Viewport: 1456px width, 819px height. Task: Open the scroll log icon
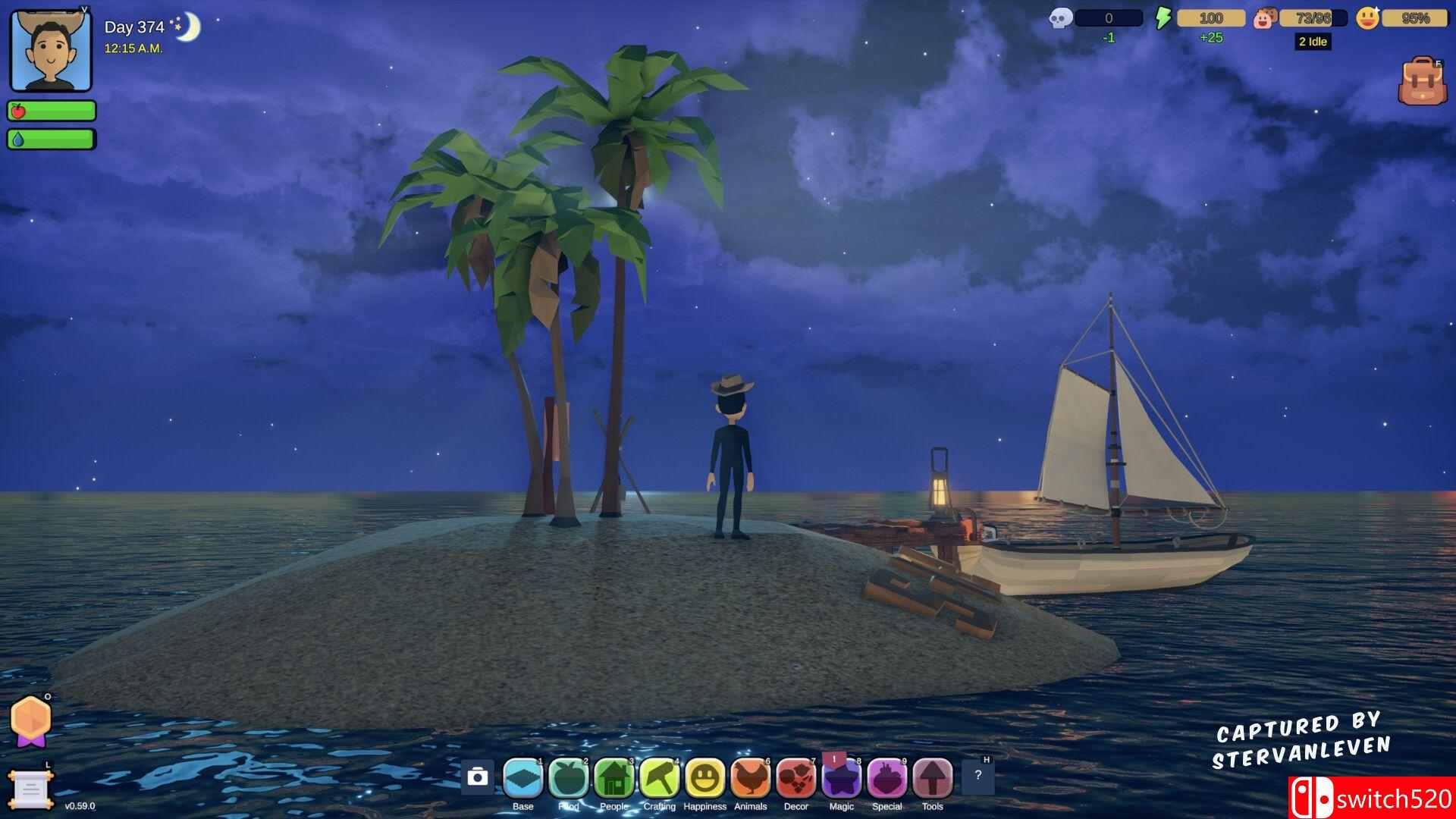coord(30,790)
